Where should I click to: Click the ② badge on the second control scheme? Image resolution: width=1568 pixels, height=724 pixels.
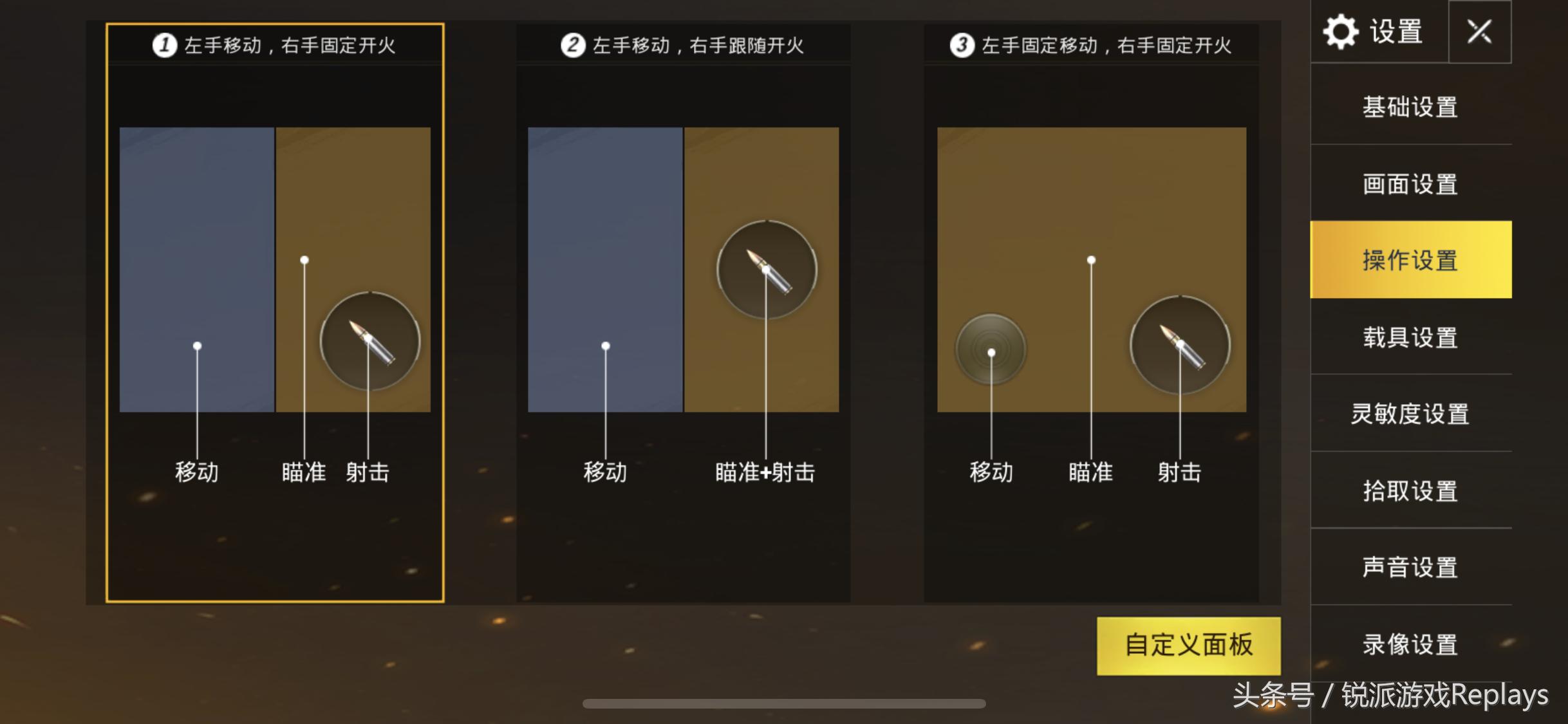click(x=572, y=45)
